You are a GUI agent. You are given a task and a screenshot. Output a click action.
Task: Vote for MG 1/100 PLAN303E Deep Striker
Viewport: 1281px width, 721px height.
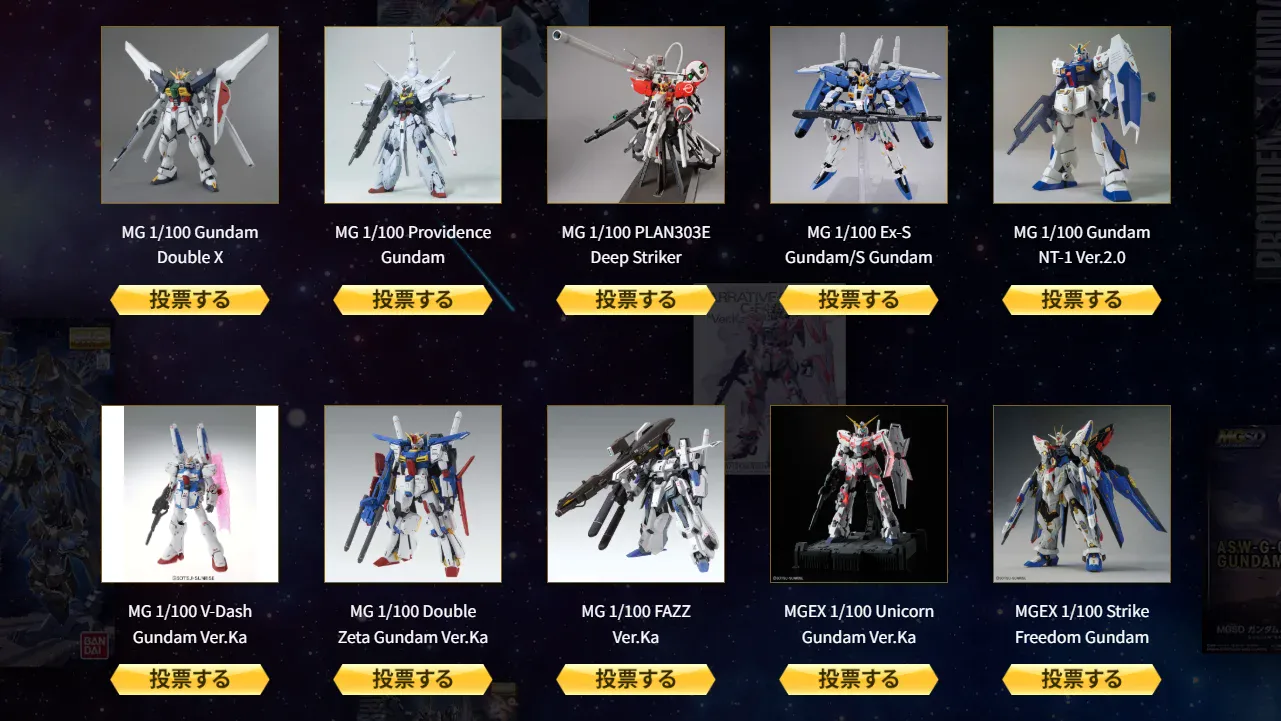636,299
